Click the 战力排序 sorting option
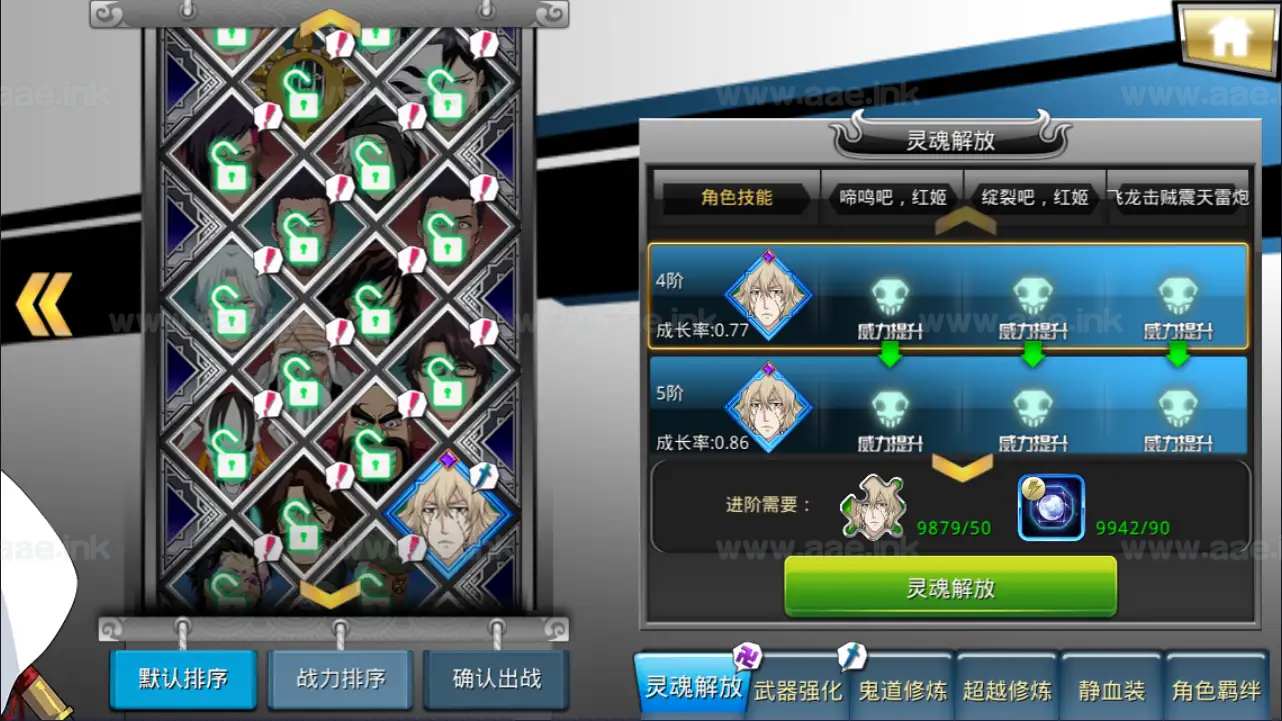1282x721 pixels. (339, 678)
